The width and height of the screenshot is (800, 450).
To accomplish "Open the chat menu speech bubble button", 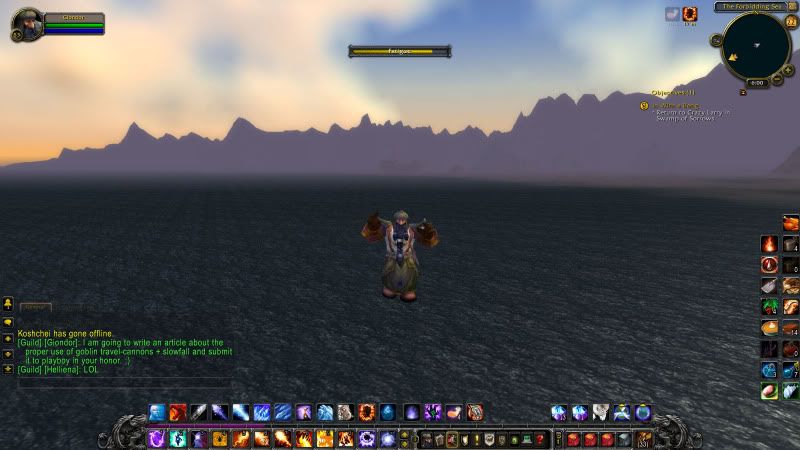I will click(8, 303).
